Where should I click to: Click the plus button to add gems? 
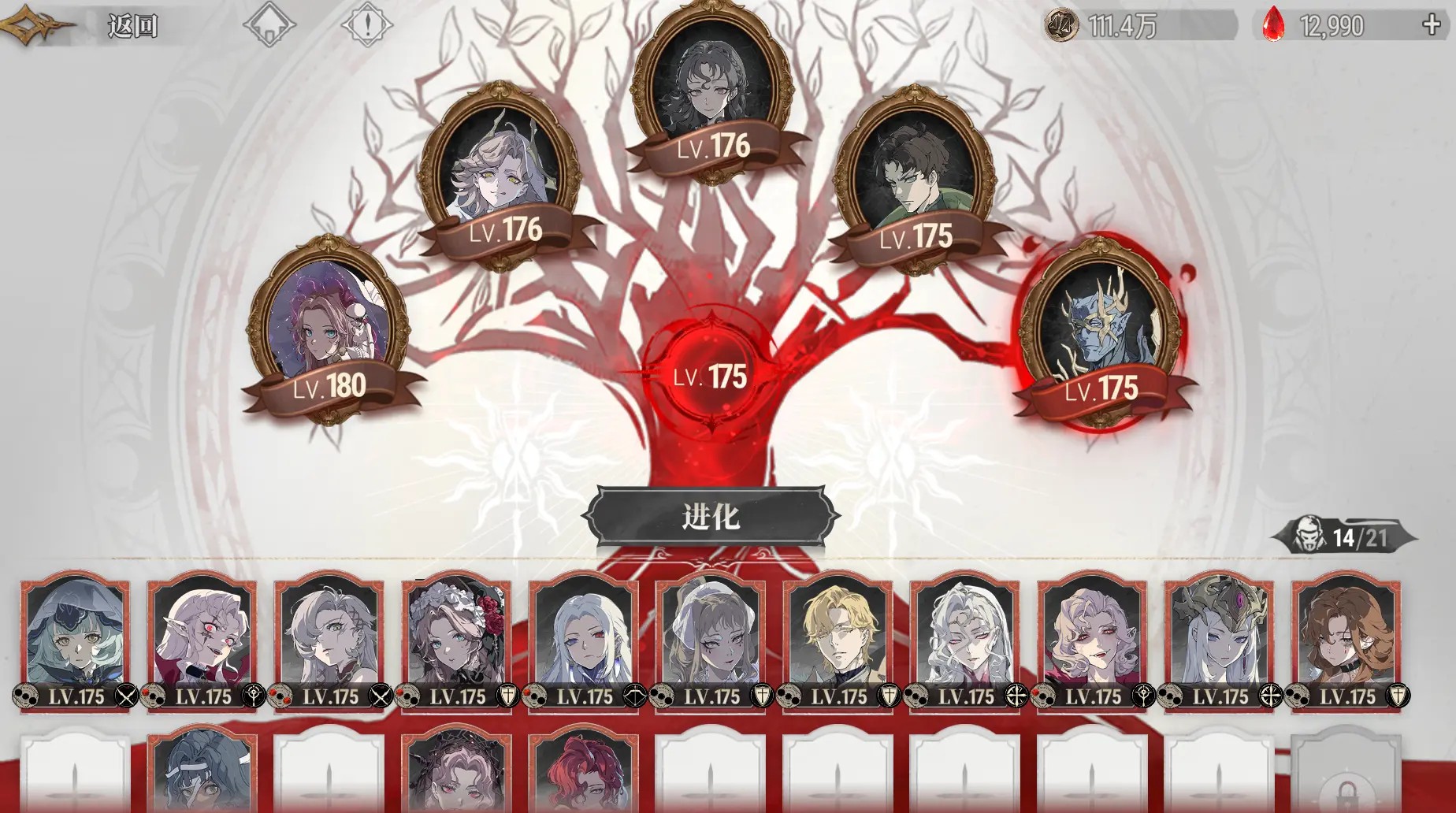[x=1431, y=24]
